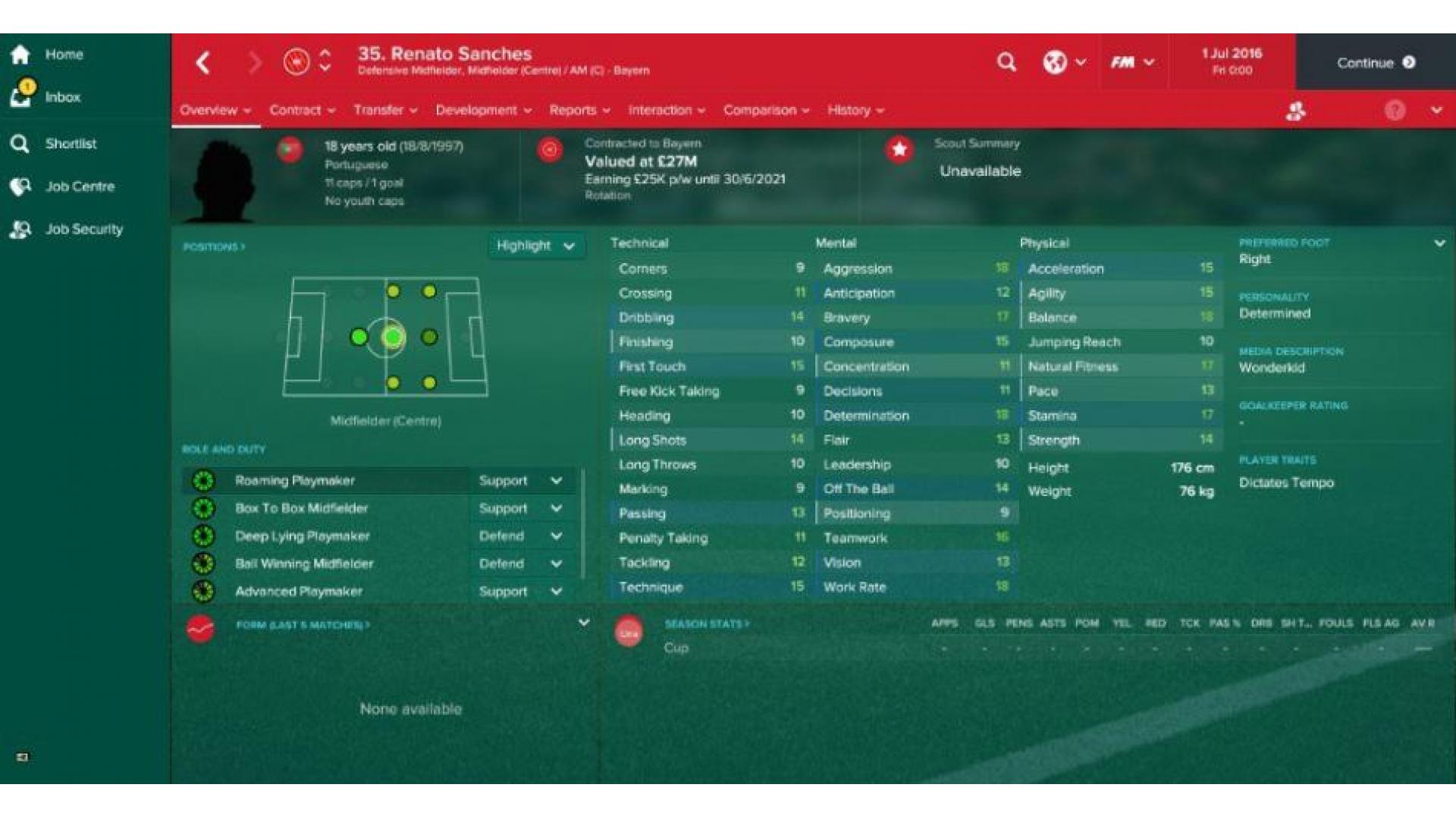This screenshot has width=1456, height=819.
Task: Open the Season Stats panel link
Action: pyautogui.click(x=706, y=624)
